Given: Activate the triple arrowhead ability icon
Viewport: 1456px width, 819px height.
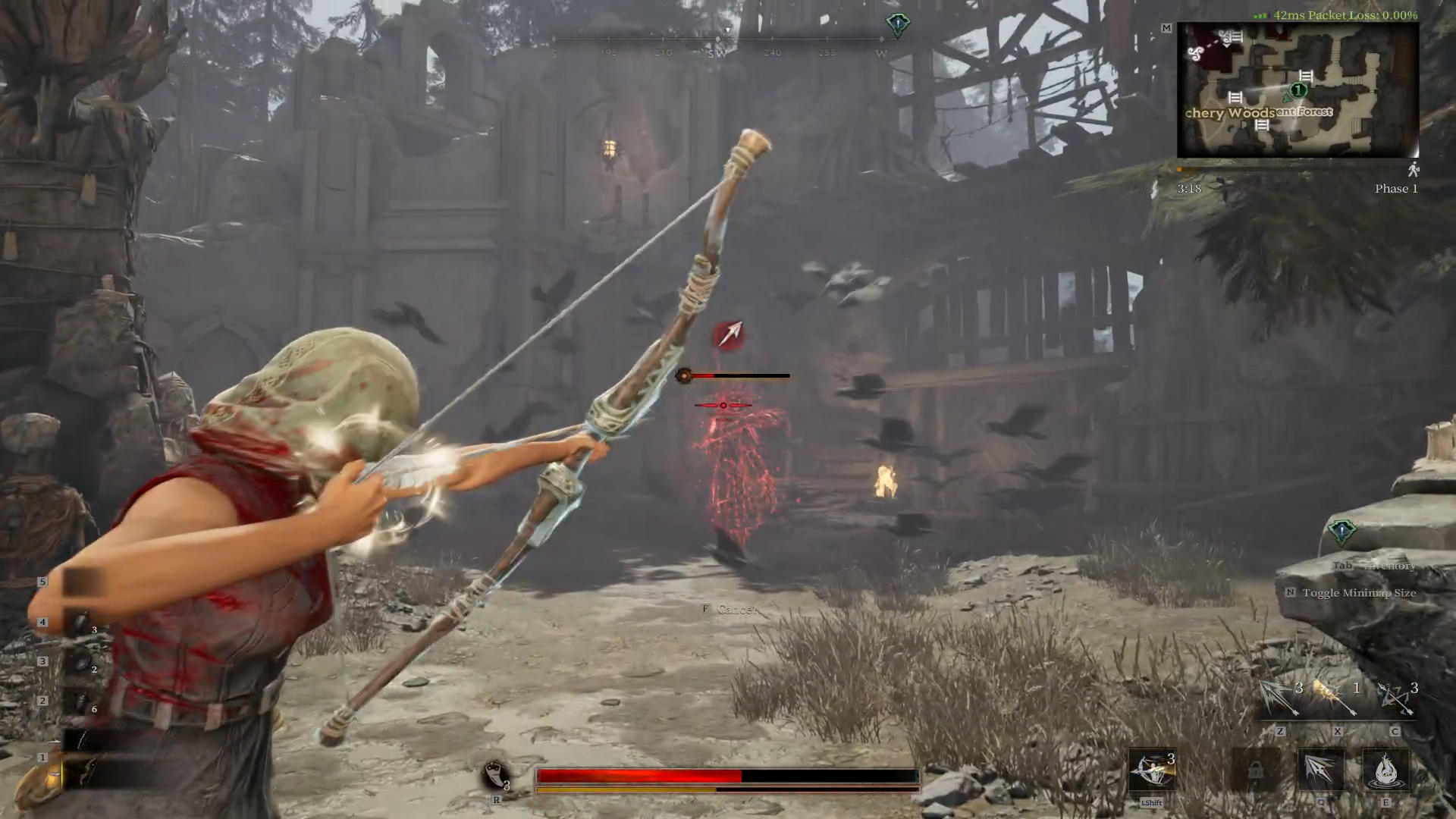Looking at the screenshot, I should [1320, 770].
